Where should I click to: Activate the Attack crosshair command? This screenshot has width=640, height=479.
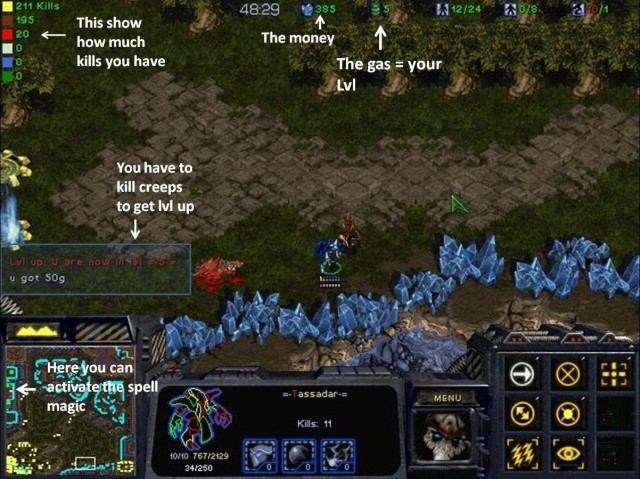pos(611,373)
